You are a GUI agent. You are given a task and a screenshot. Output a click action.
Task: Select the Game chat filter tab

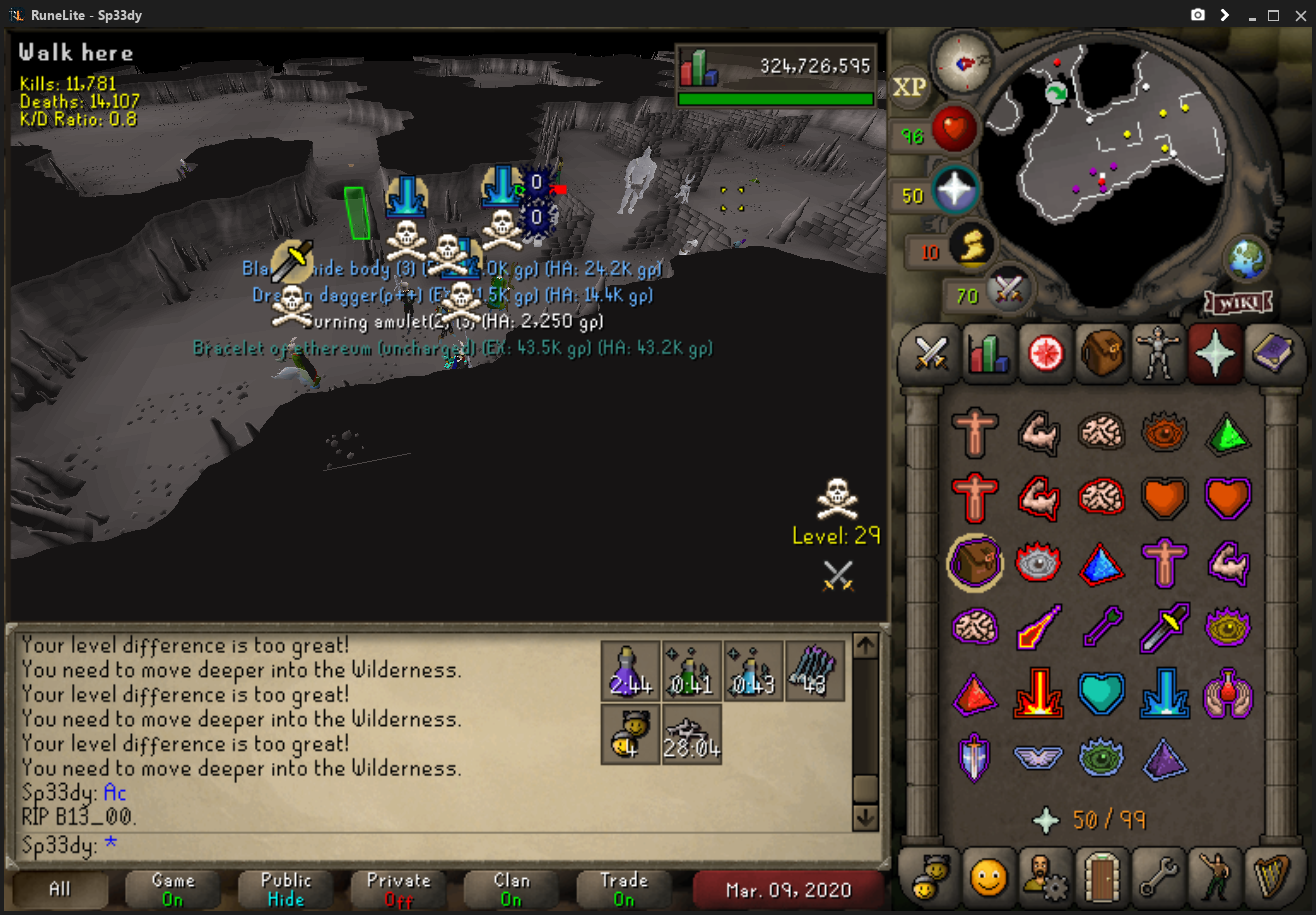(x=173, y=889)
